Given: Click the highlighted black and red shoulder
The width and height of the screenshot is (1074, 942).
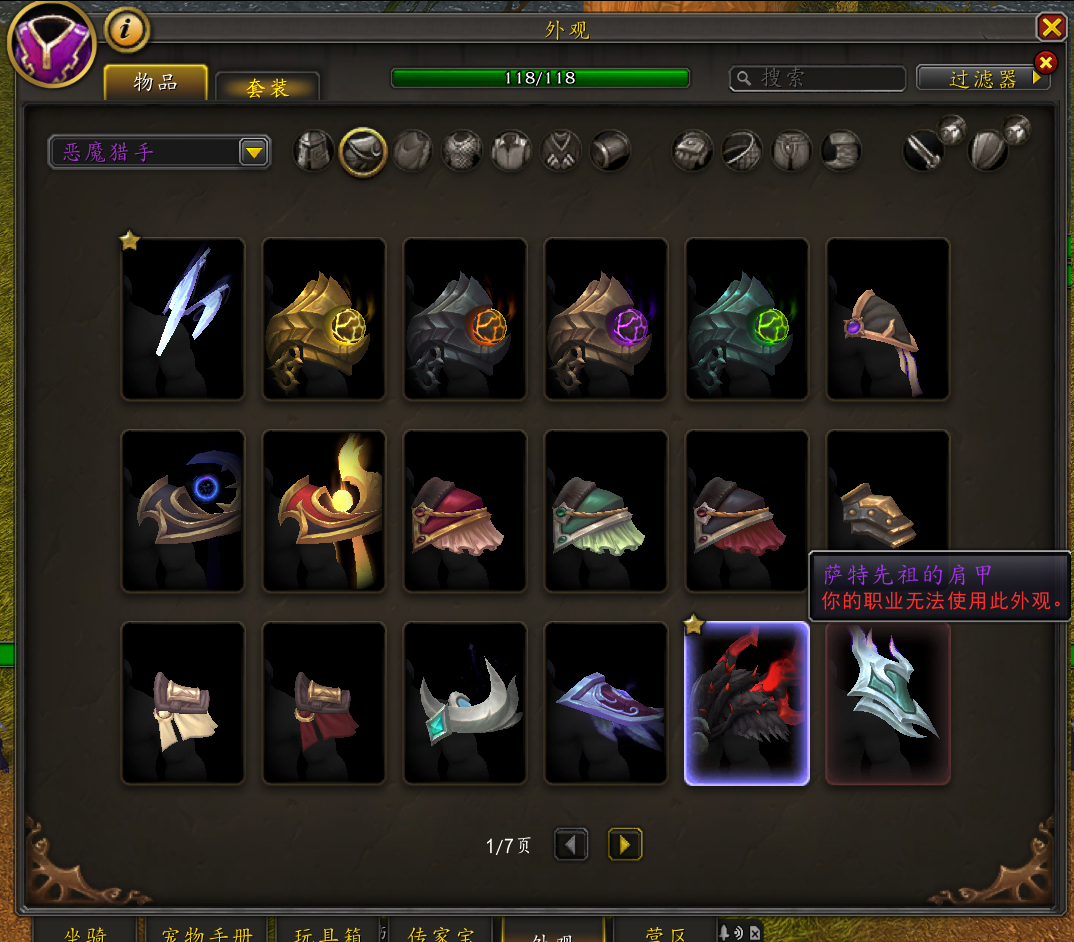Looking at the screenshot, I should pyautogui.click(x=747, y=703).
